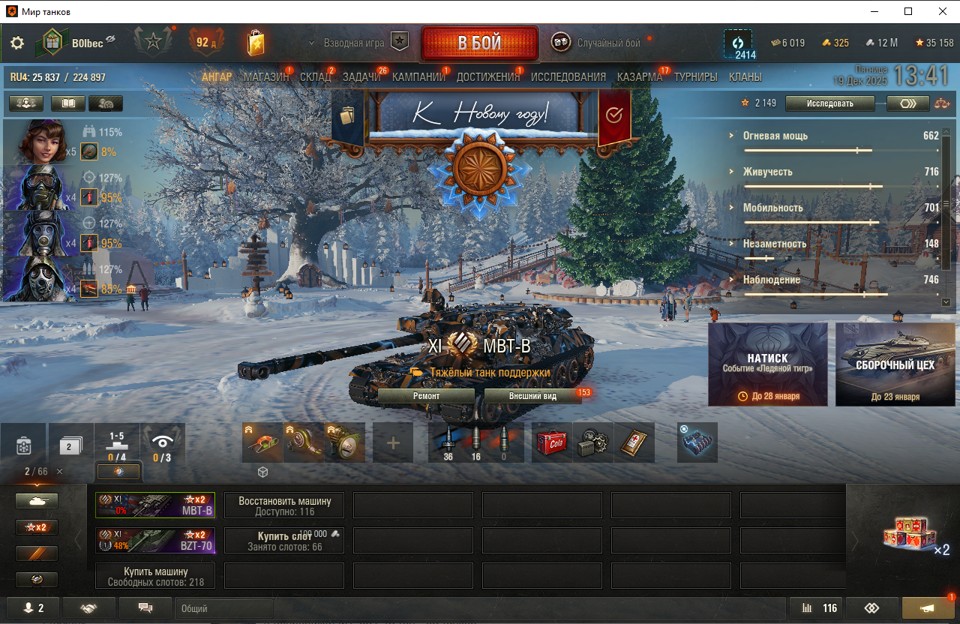Switch to the МАГАЗИН tab

[x=266, y=77]
